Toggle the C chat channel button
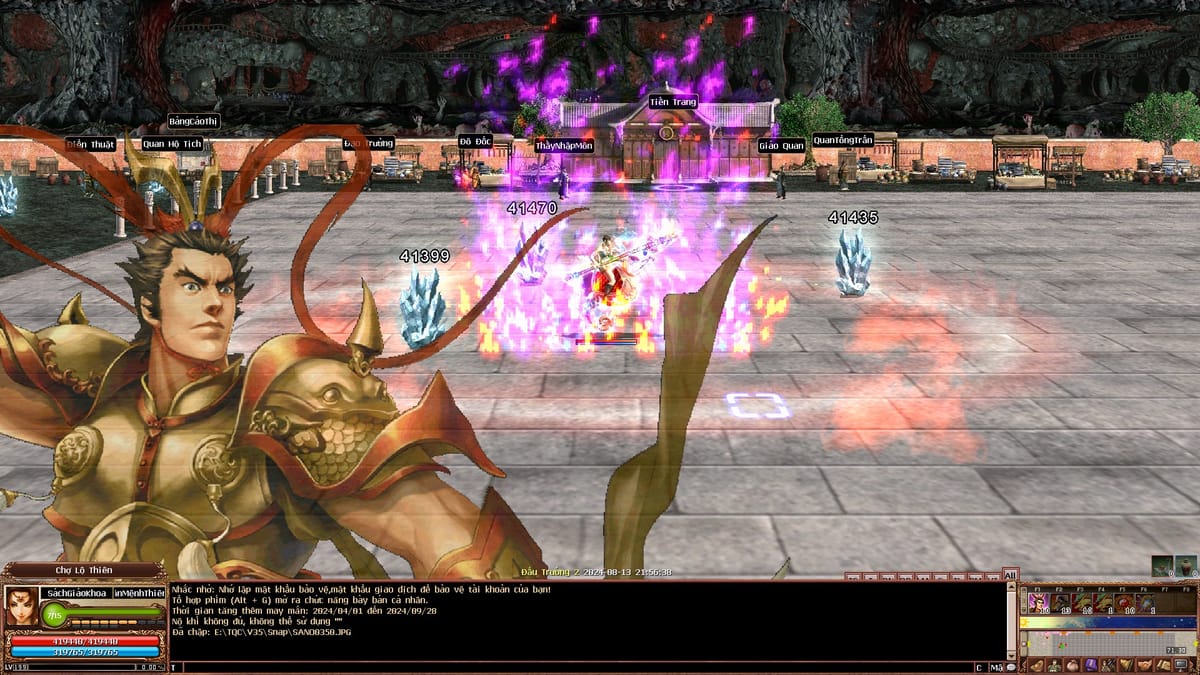The width and height of the screenshot is (1200, 675). coord(979,667)
